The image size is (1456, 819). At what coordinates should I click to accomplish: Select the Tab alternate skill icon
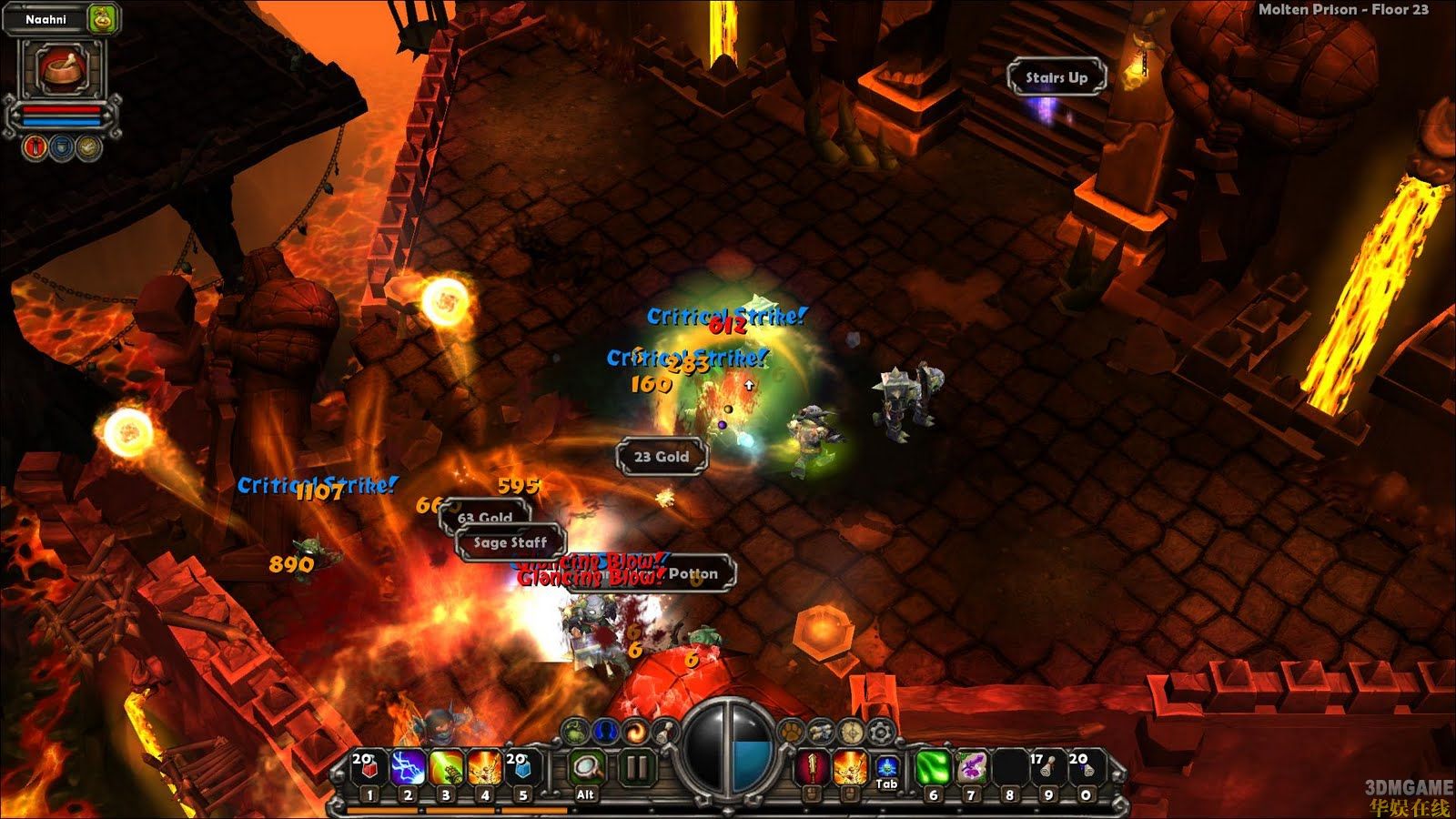pos(886,767)
